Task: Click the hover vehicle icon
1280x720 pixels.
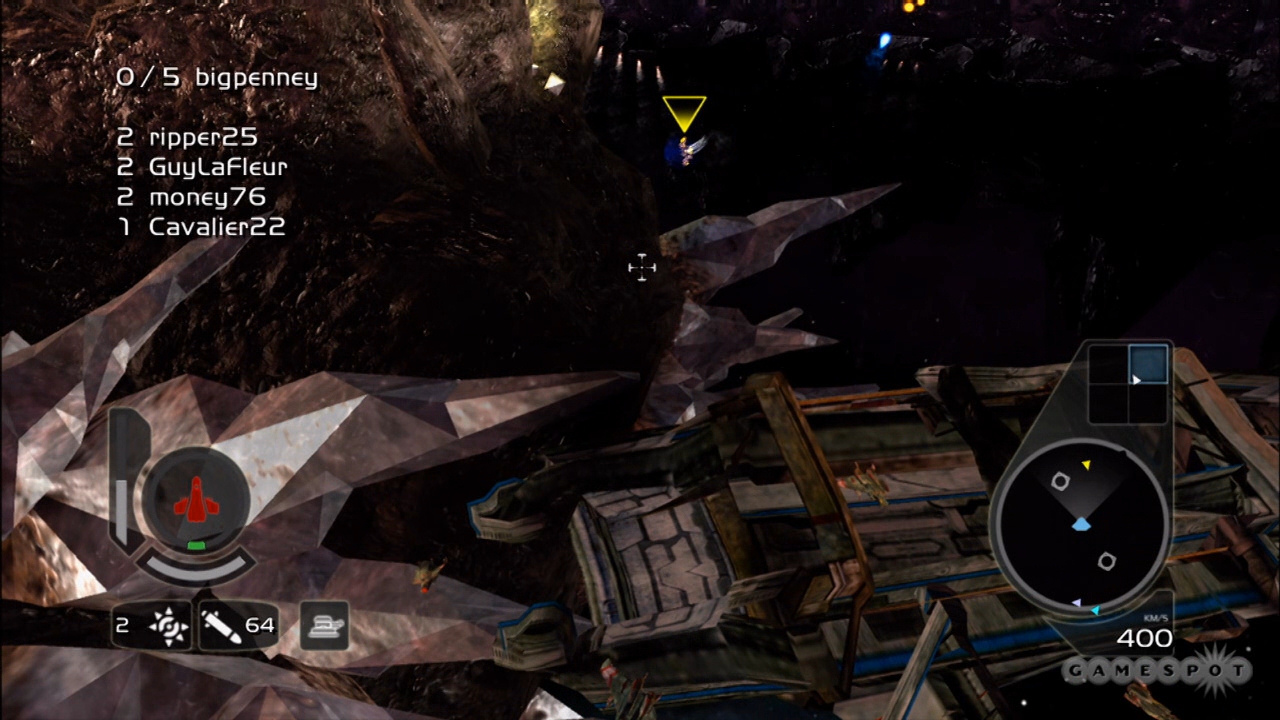Action: tap(325, 626)
